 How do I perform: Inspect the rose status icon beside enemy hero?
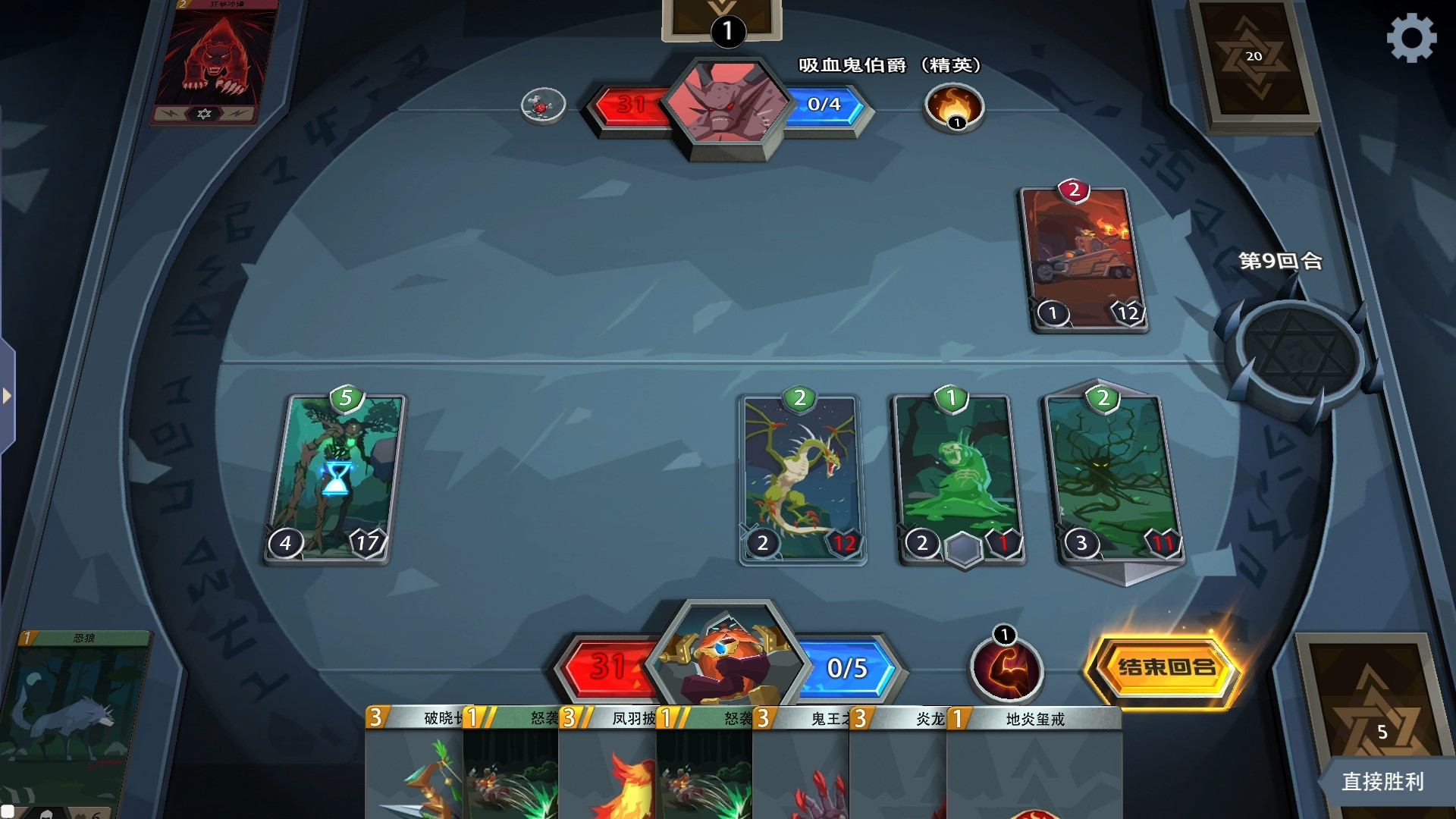543,105
